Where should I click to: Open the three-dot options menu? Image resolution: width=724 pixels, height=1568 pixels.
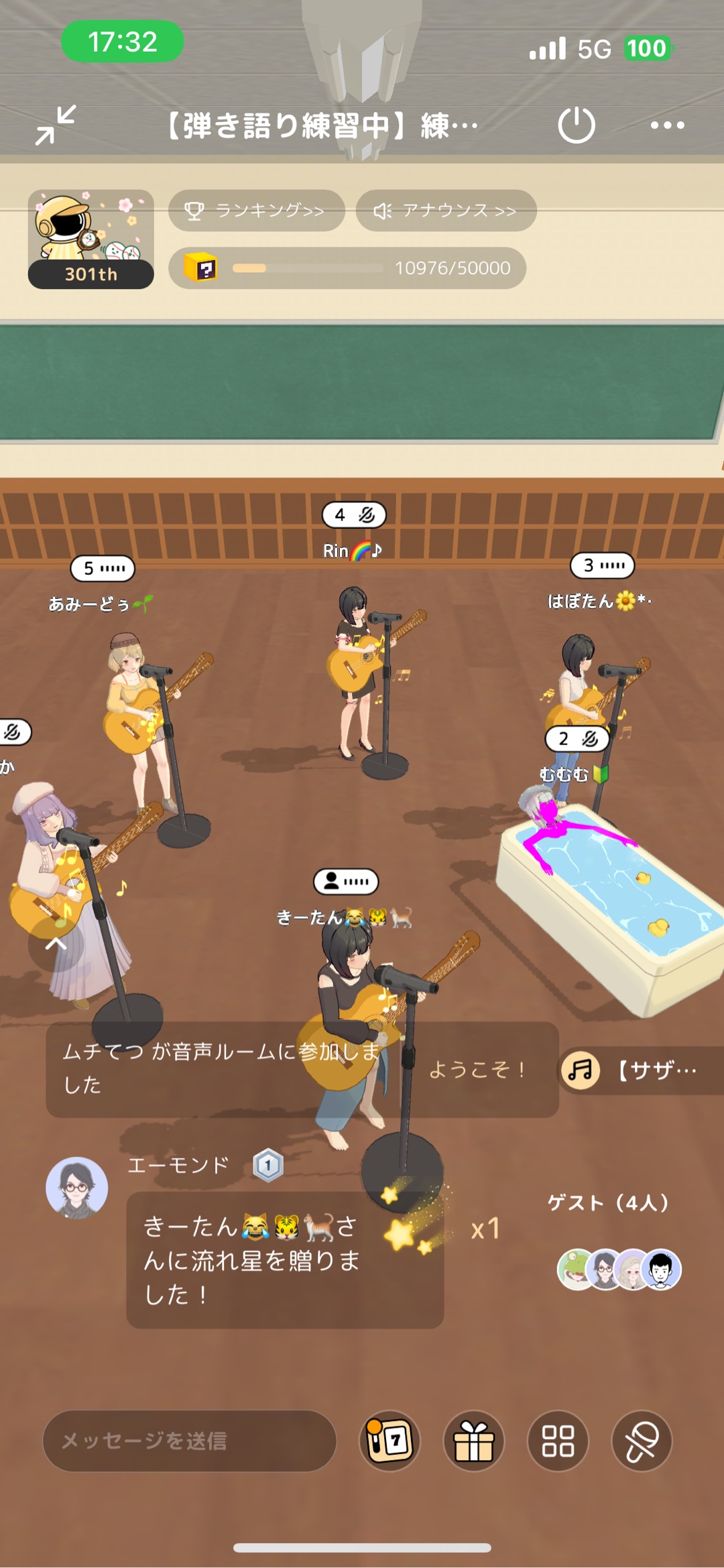point(667,125)
